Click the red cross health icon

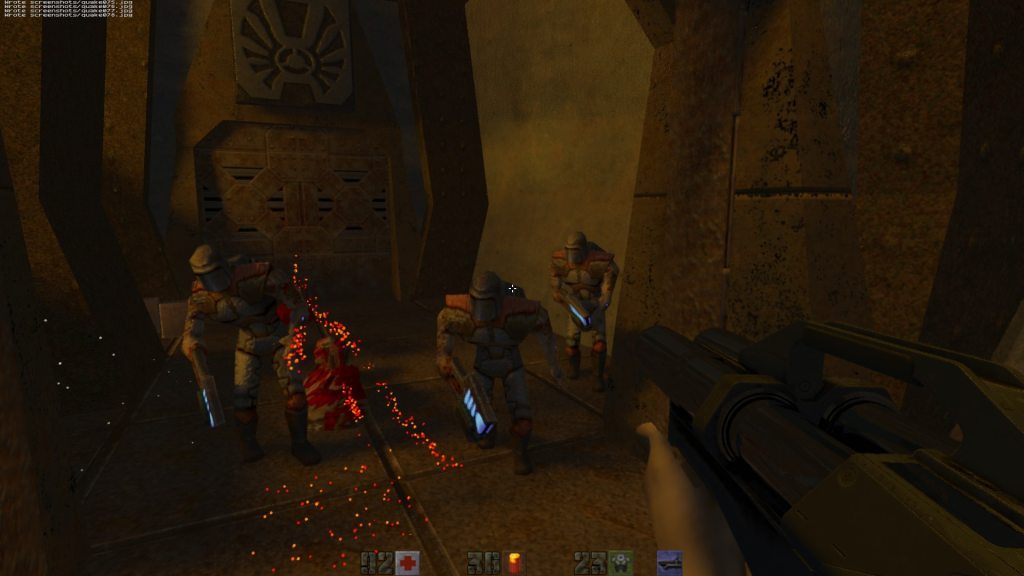pos(407,563)
